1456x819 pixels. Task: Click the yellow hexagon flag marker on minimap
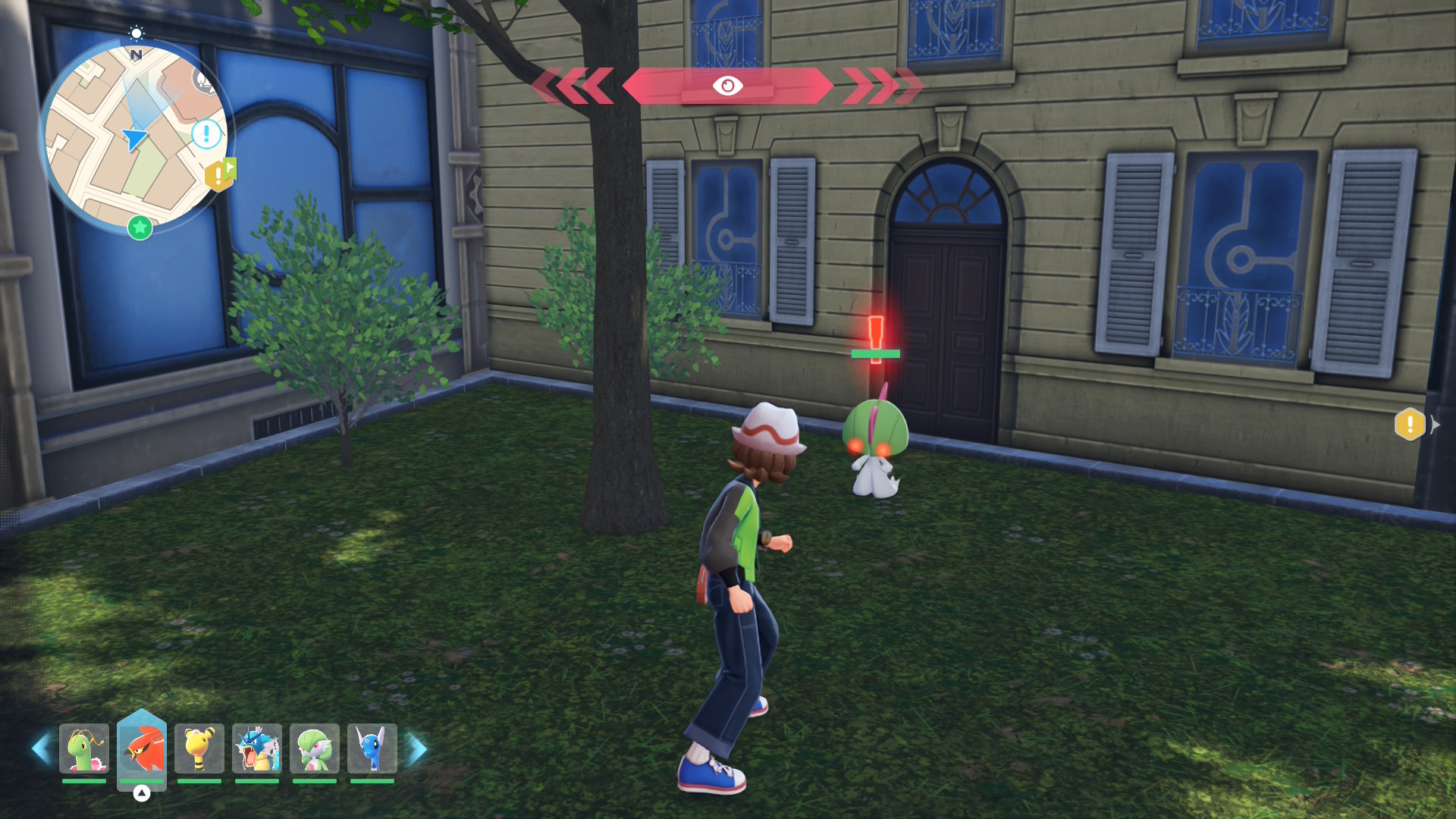(x=219, y=175)
